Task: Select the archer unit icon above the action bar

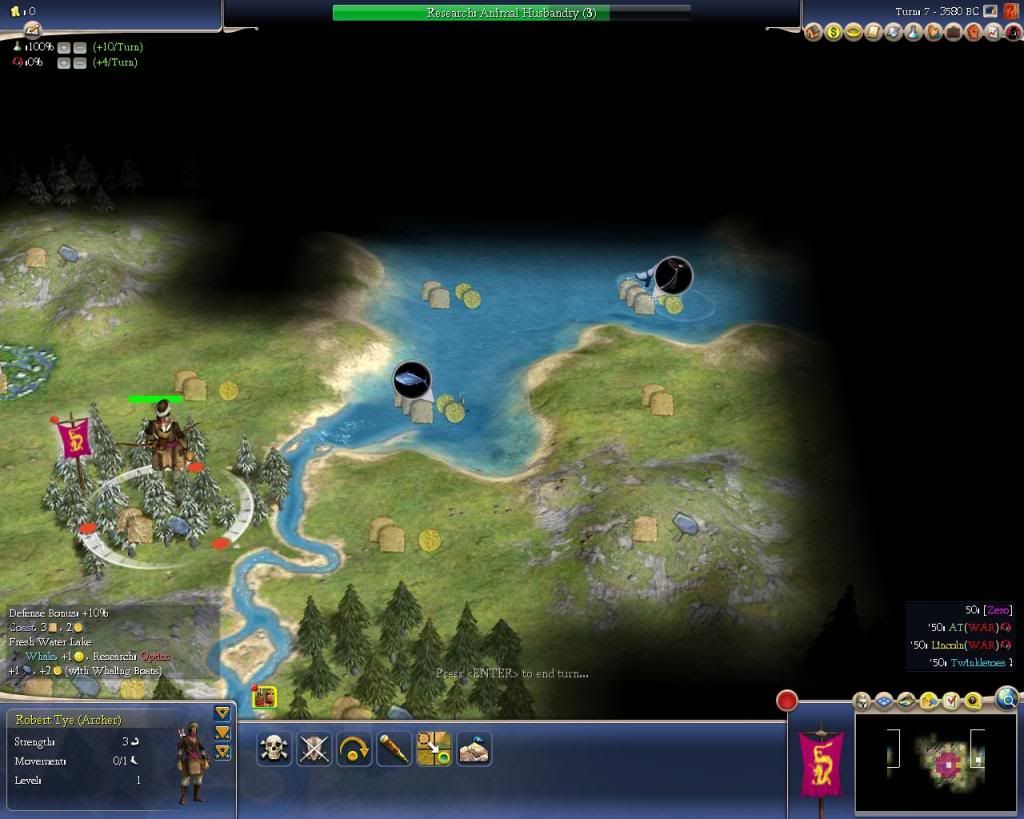Action: point(265,697)
